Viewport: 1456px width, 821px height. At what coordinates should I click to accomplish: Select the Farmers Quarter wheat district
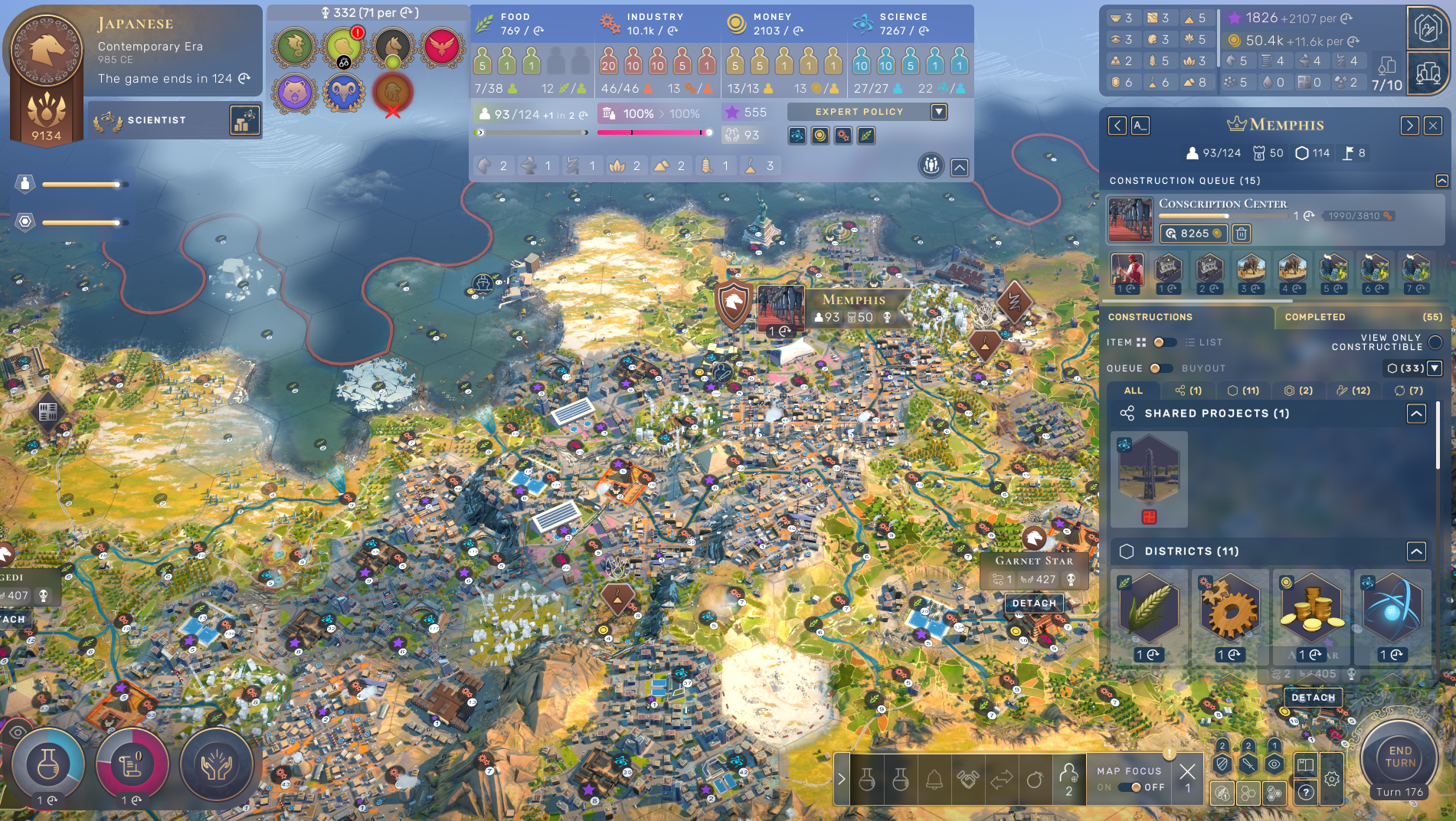(x=1148, y=609)
